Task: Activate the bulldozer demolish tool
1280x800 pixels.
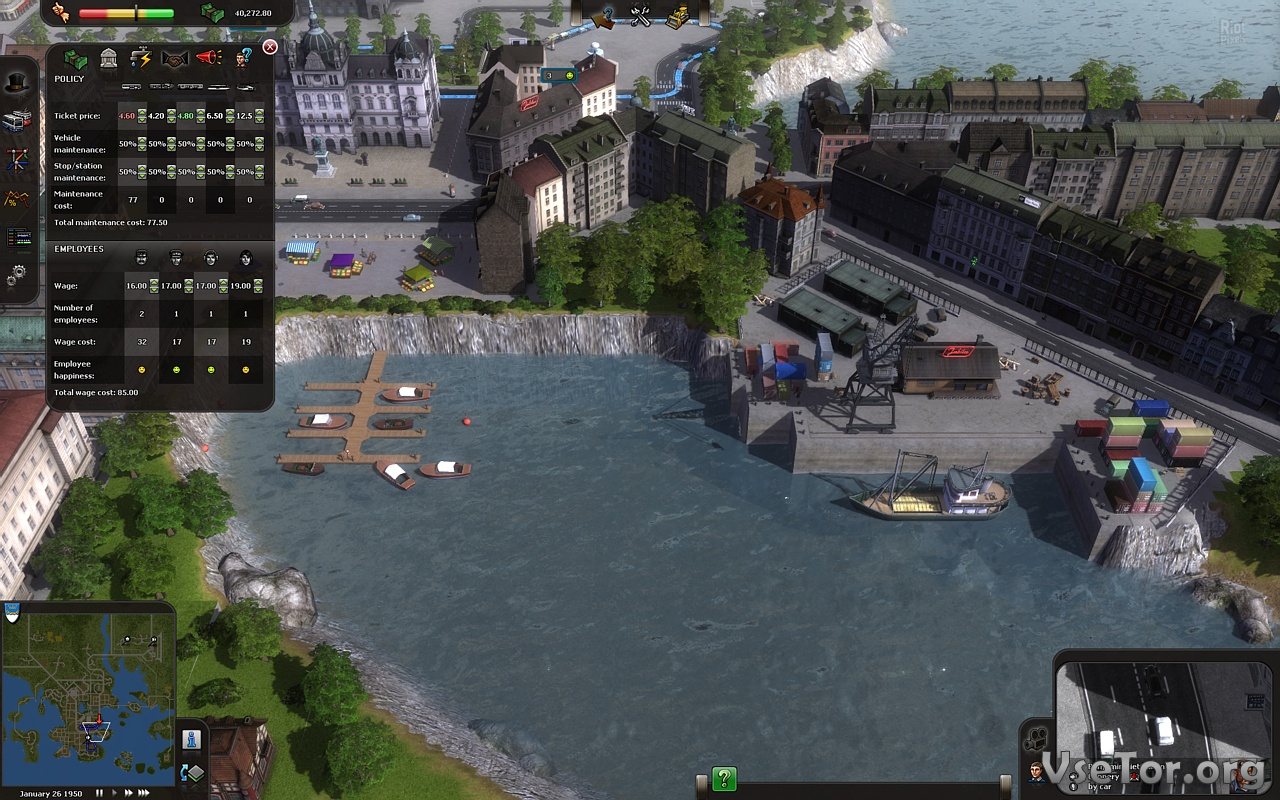Action: click(x=678, y=16)
